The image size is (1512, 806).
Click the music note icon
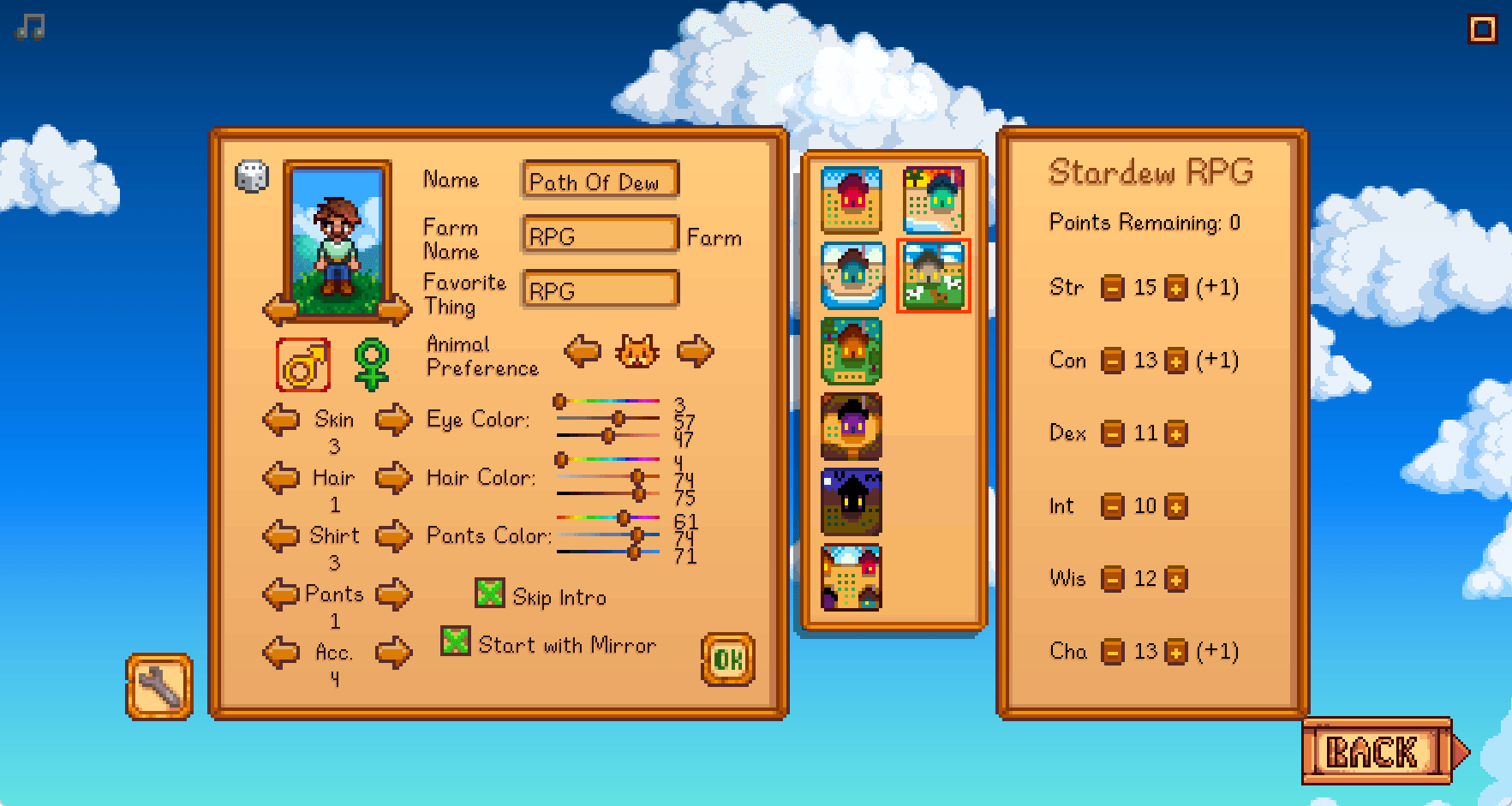pos(28,26)
